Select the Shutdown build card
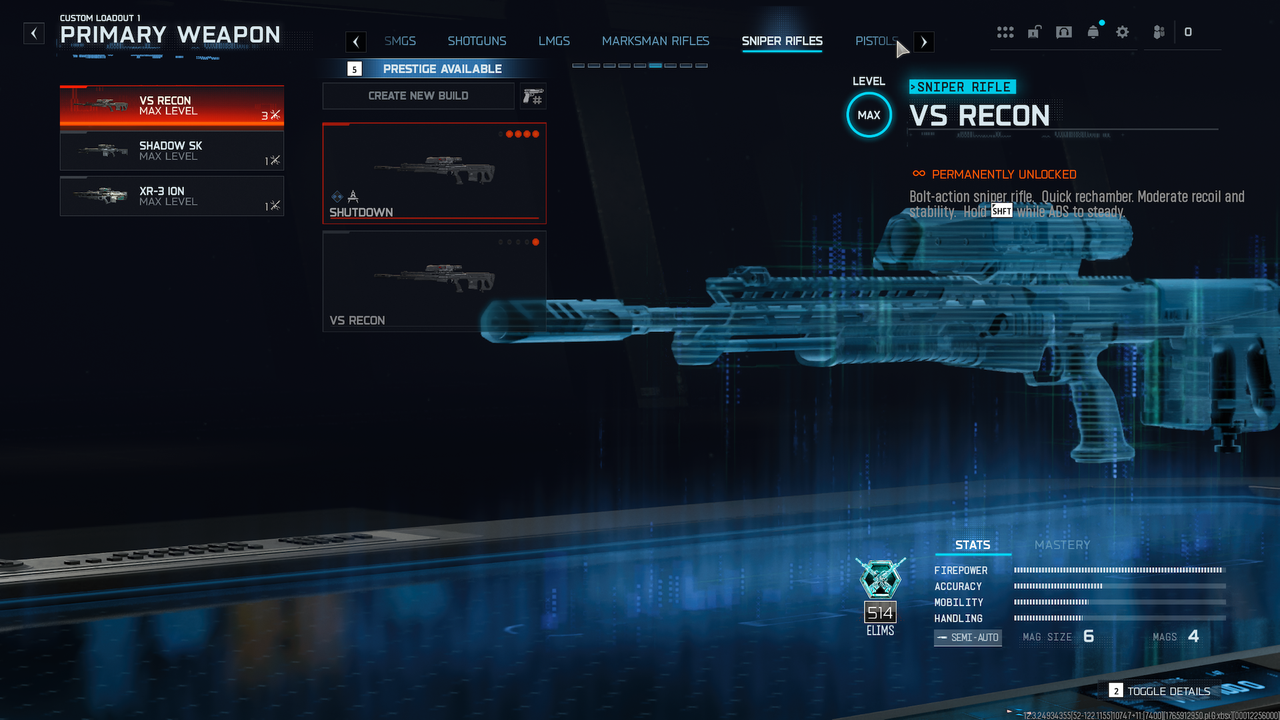The image size is (1280, 720). click(434, 173)
